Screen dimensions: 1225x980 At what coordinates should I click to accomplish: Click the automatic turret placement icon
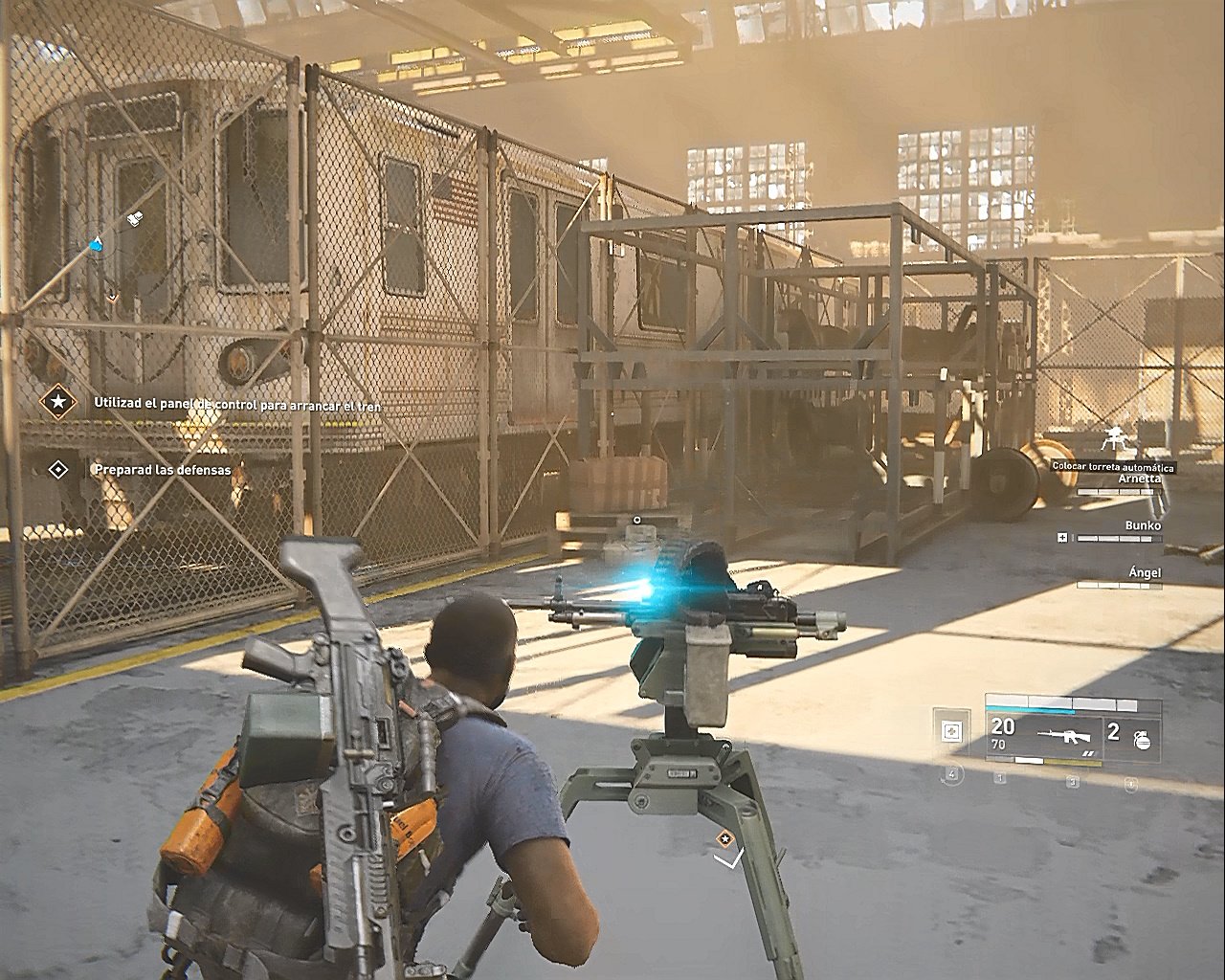(x=1113, y=439)
